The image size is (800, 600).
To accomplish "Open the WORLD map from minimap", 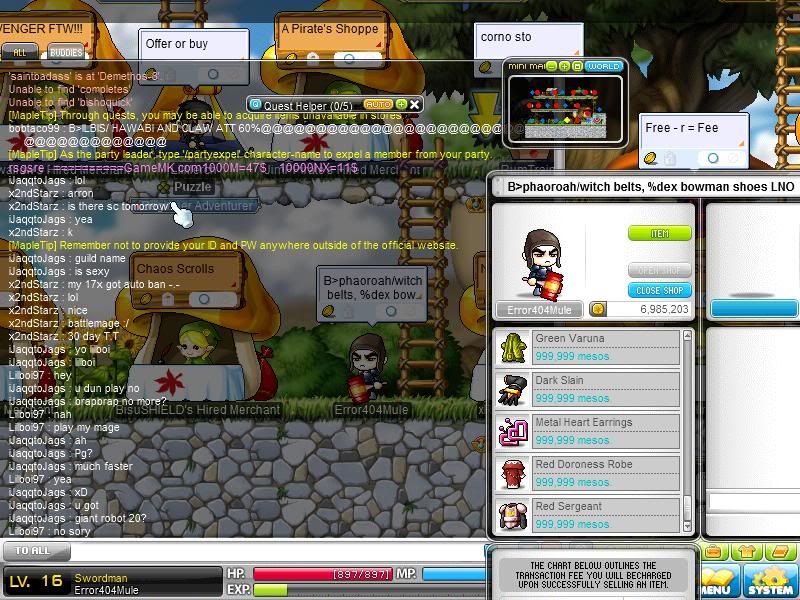I will (x=604, y=66).
